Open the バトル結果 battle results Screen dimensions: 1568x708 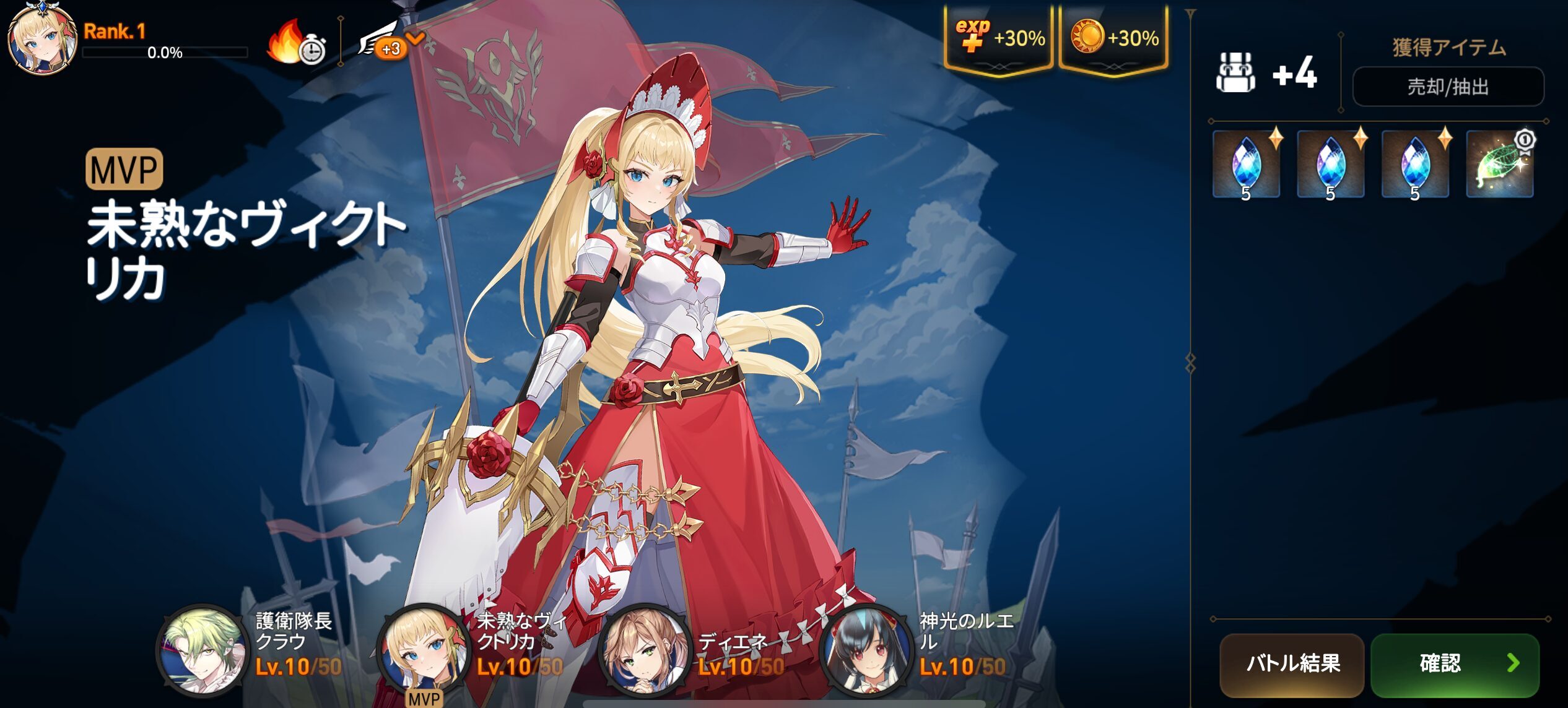pos(1292,664)
